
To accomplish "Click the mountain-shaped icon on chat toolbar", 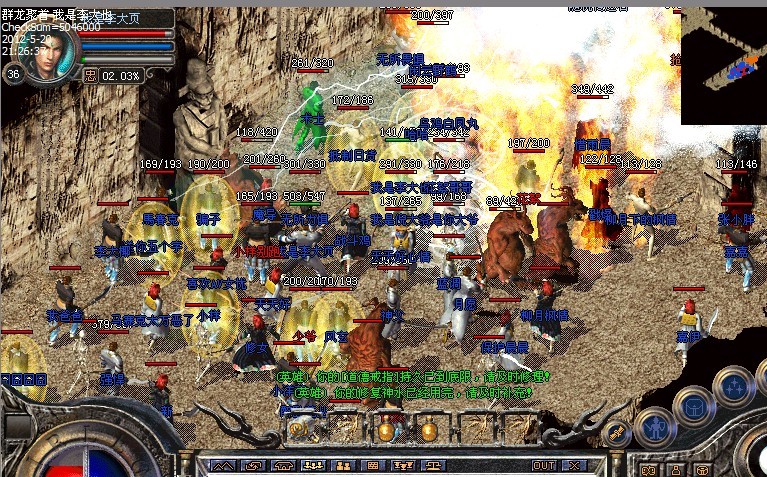I will point(224,466).
